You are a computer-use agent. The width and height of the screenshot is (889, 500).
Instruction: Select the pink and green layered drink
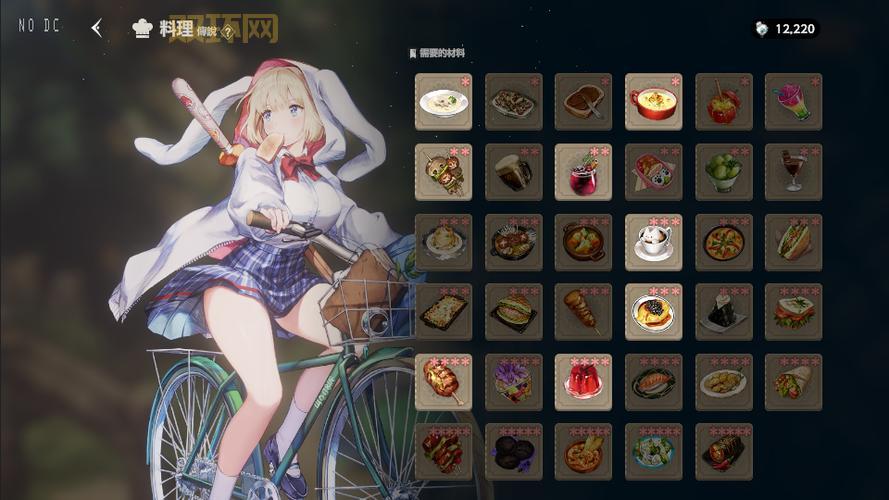click(x=793, y=101)
